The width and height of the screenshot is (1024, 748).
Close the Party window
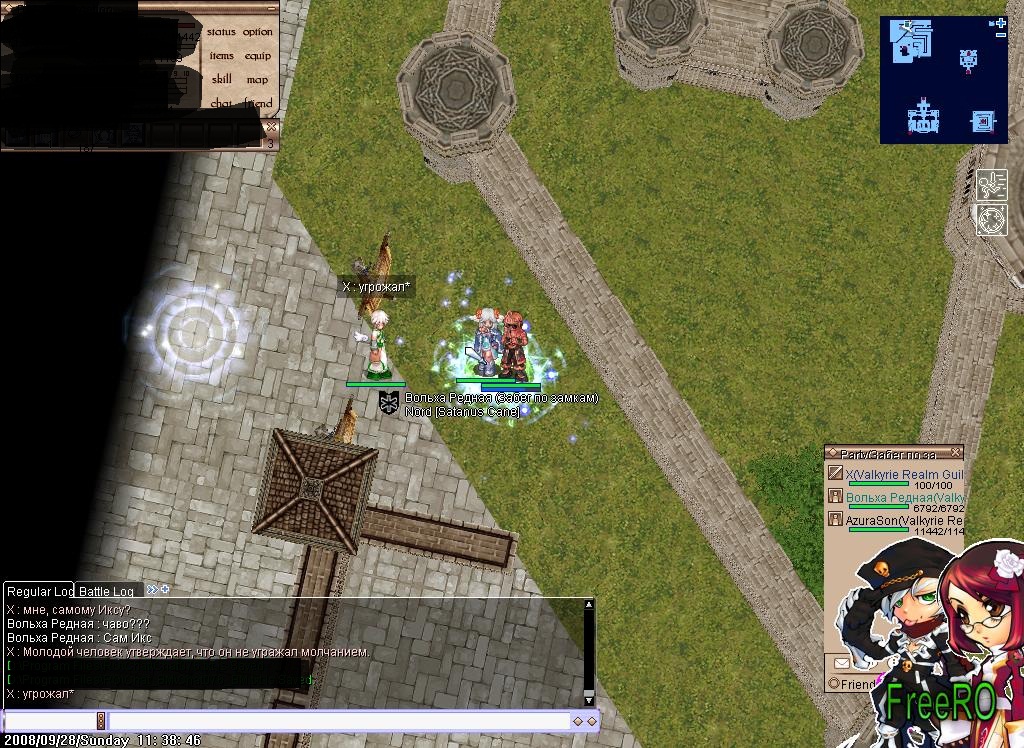(x=956, y=453)
